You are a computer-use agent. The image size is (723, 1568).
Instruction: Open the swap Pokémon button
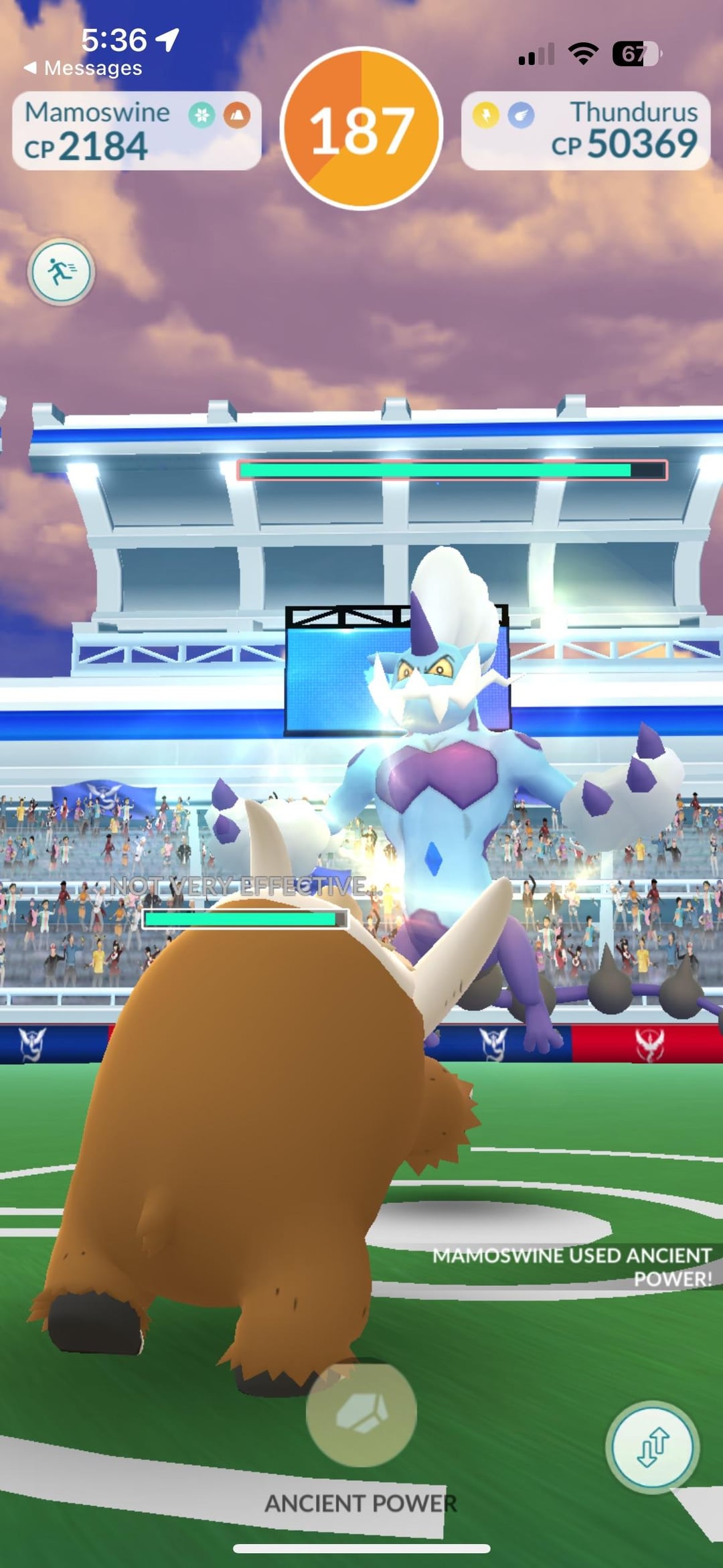[653, 1447]
